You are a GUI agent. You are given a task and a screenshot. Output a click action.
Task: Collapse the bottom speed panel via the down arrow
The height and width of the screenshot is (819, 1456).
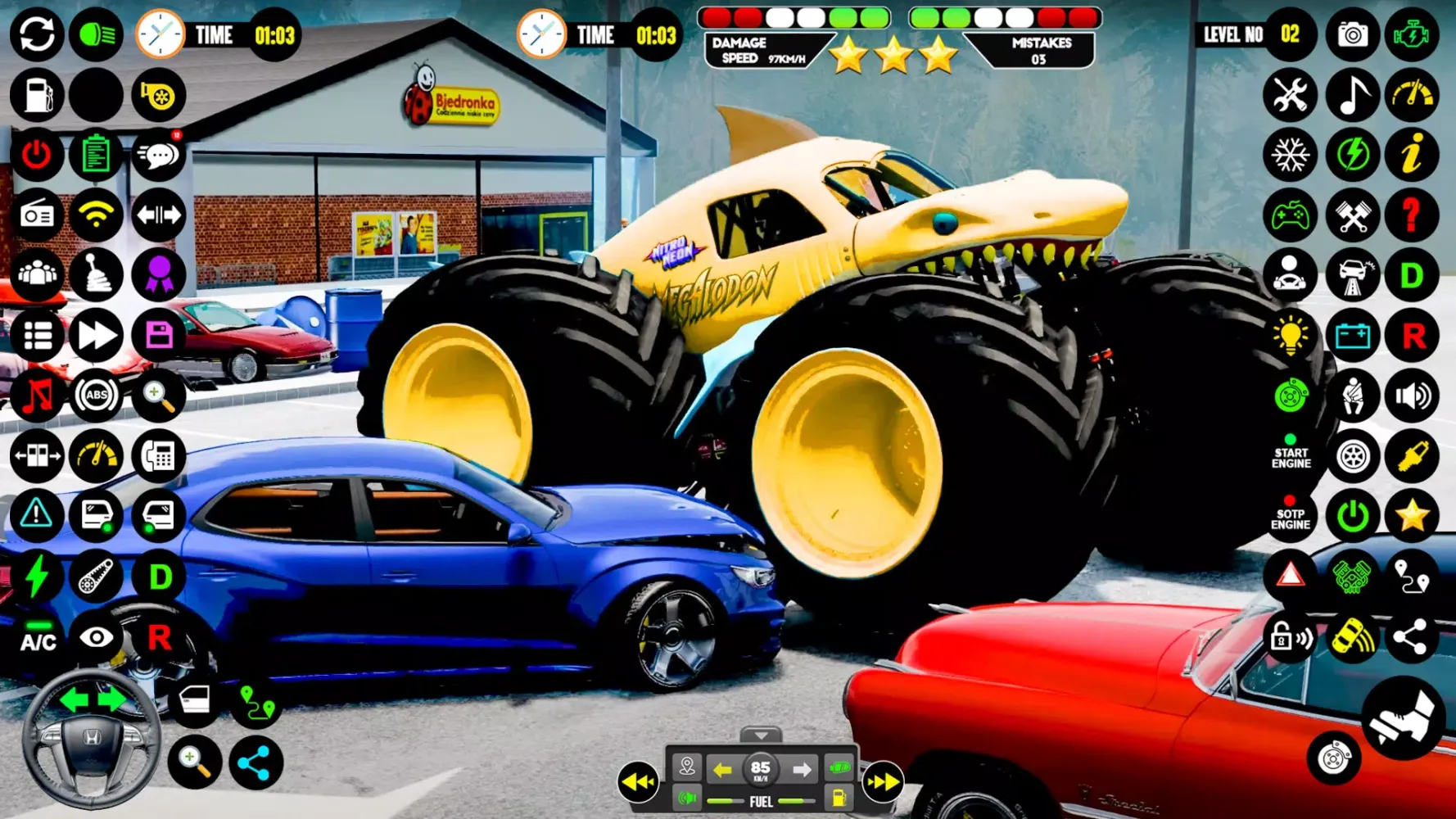coord(761,735)
